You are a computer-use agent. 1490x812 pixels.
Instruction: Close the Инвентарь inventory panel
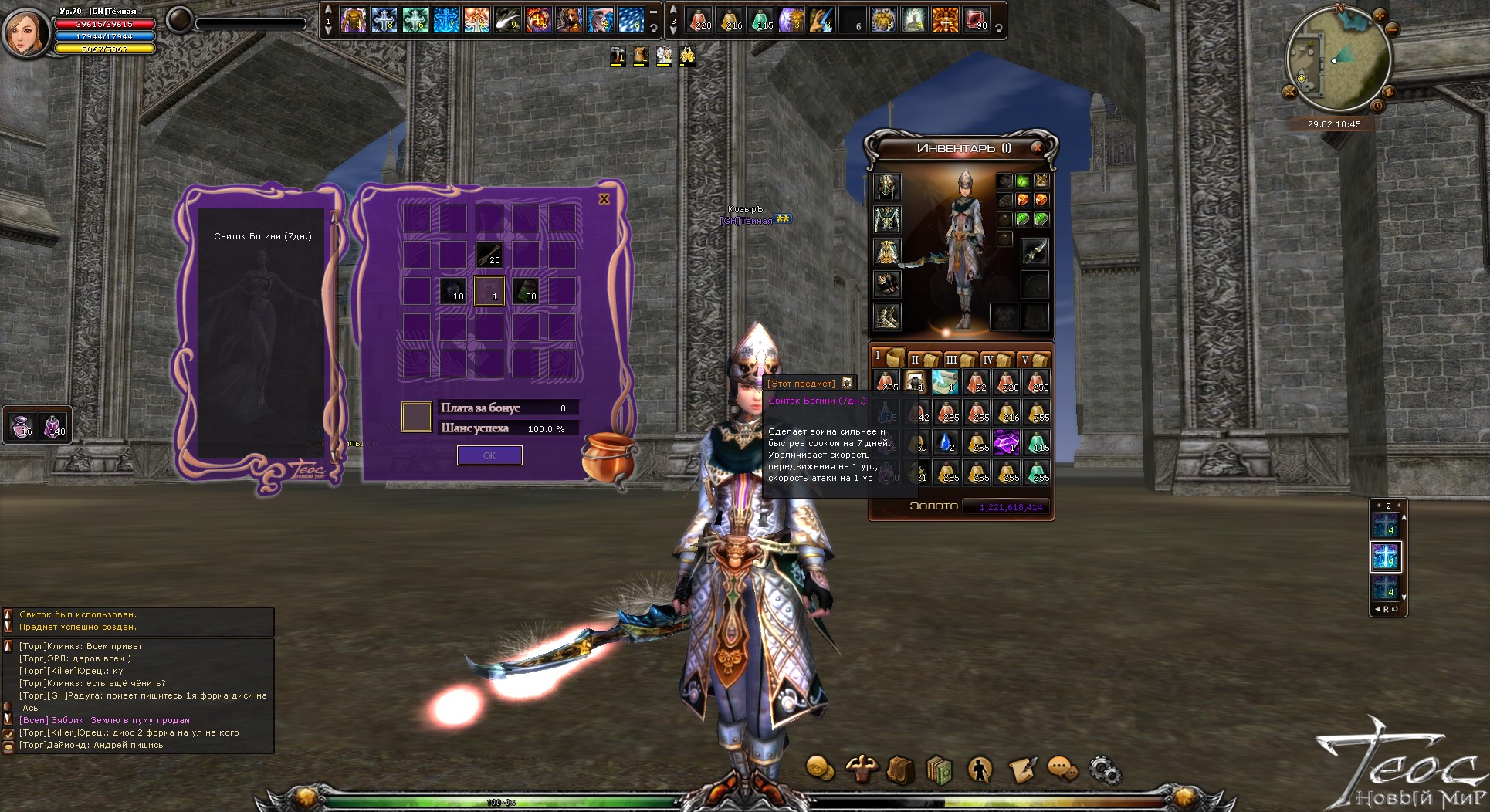click(x=1037, y=147)
